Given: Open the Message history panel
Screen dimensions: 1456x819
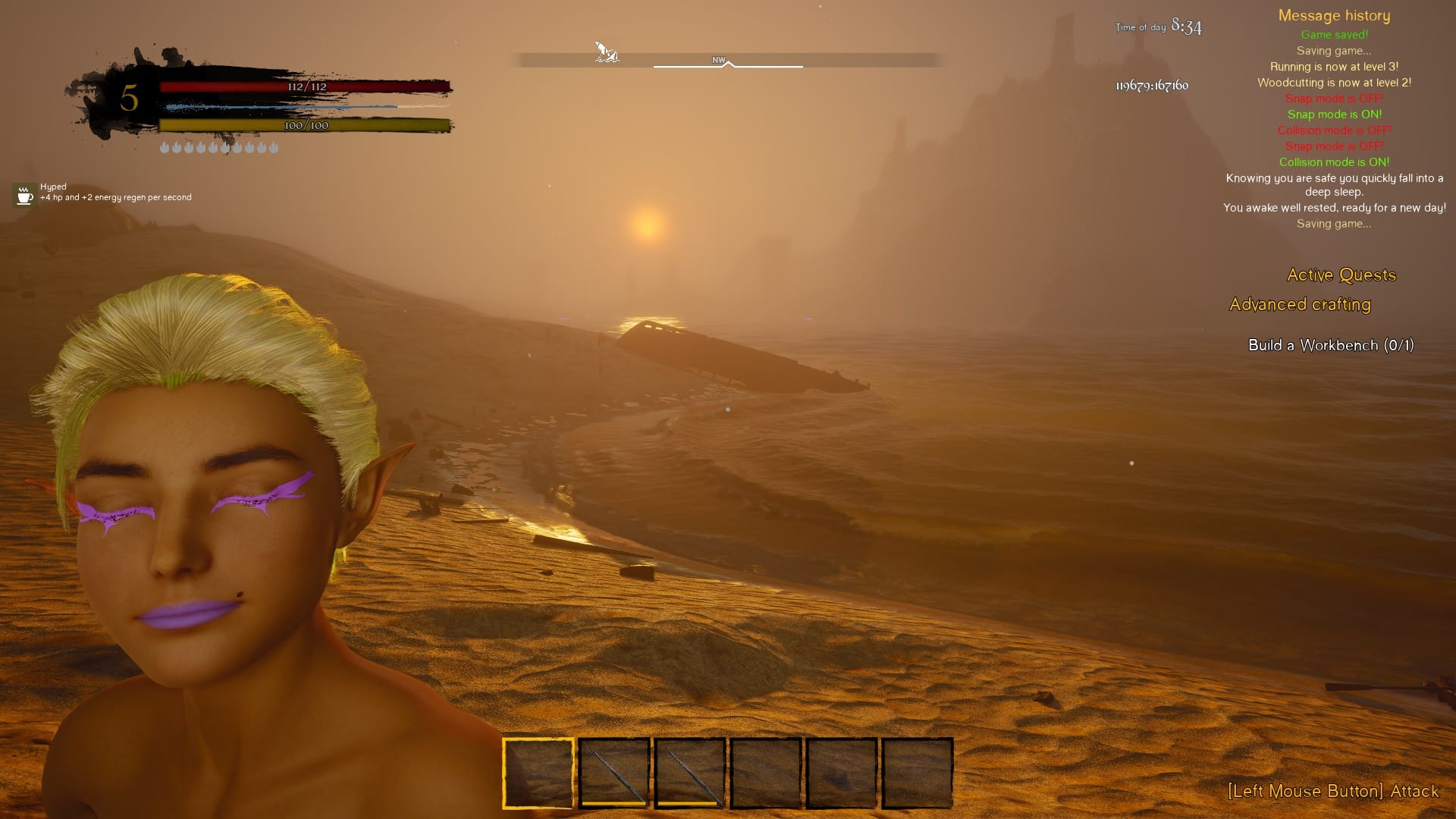Looking at the screenshot, I should [1334, 16].
